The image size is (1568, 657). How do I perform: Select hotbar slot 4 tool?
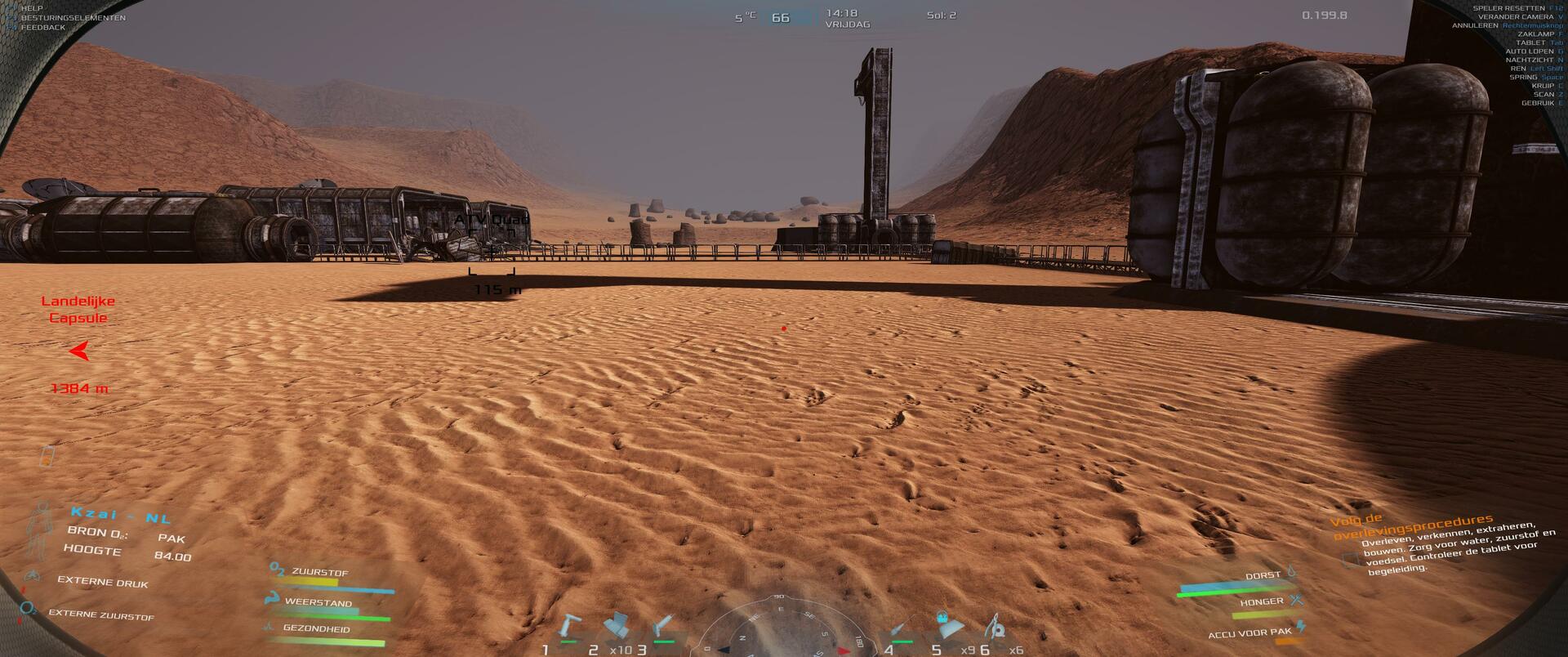click(x=899, y=628)
